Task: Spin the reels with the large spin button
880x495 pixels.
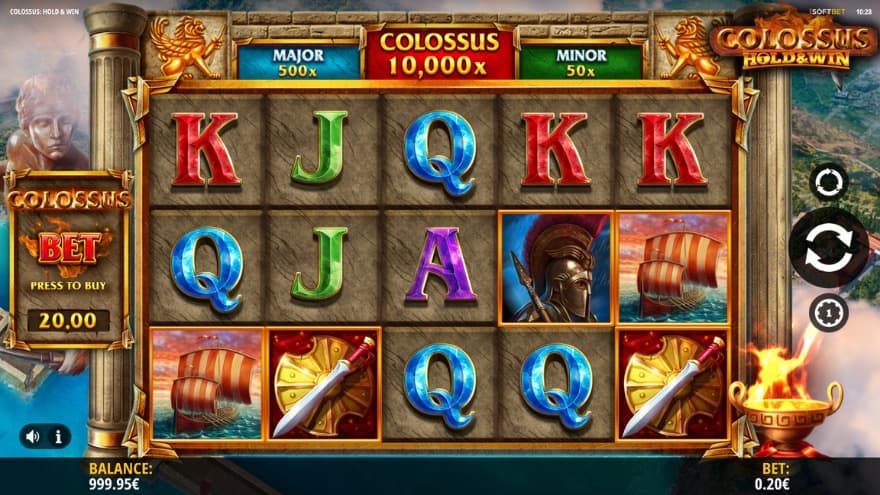Action: click(828, 248)
